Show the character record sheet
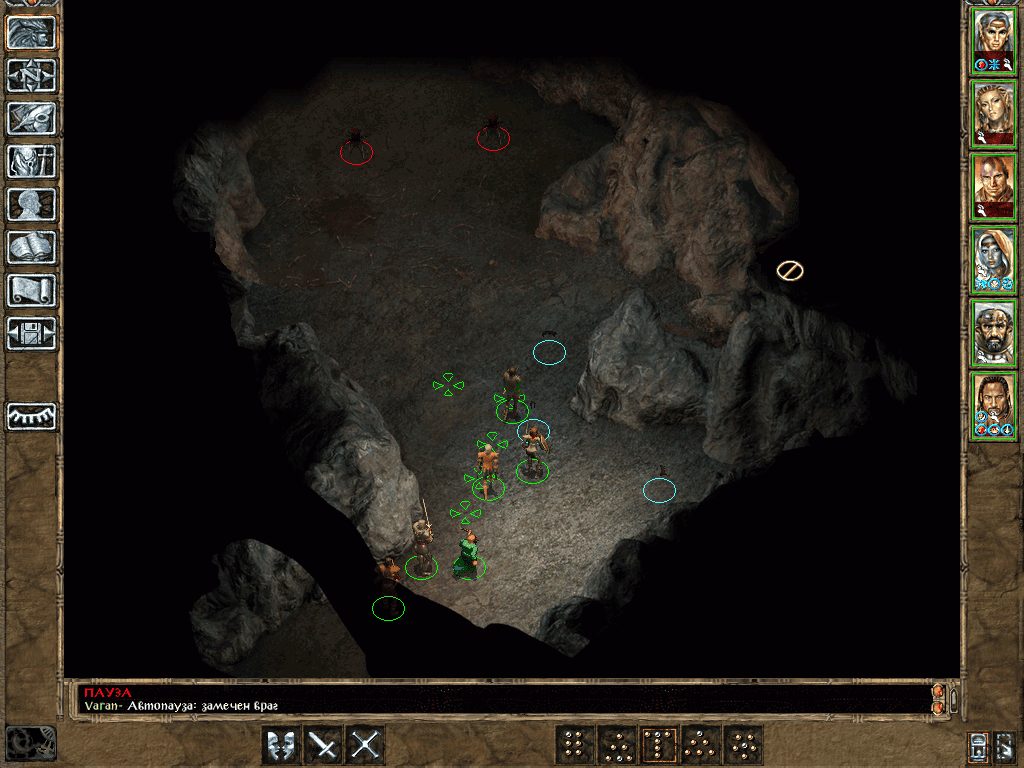Screen dimensions: 1024x768 coord(32,204)
